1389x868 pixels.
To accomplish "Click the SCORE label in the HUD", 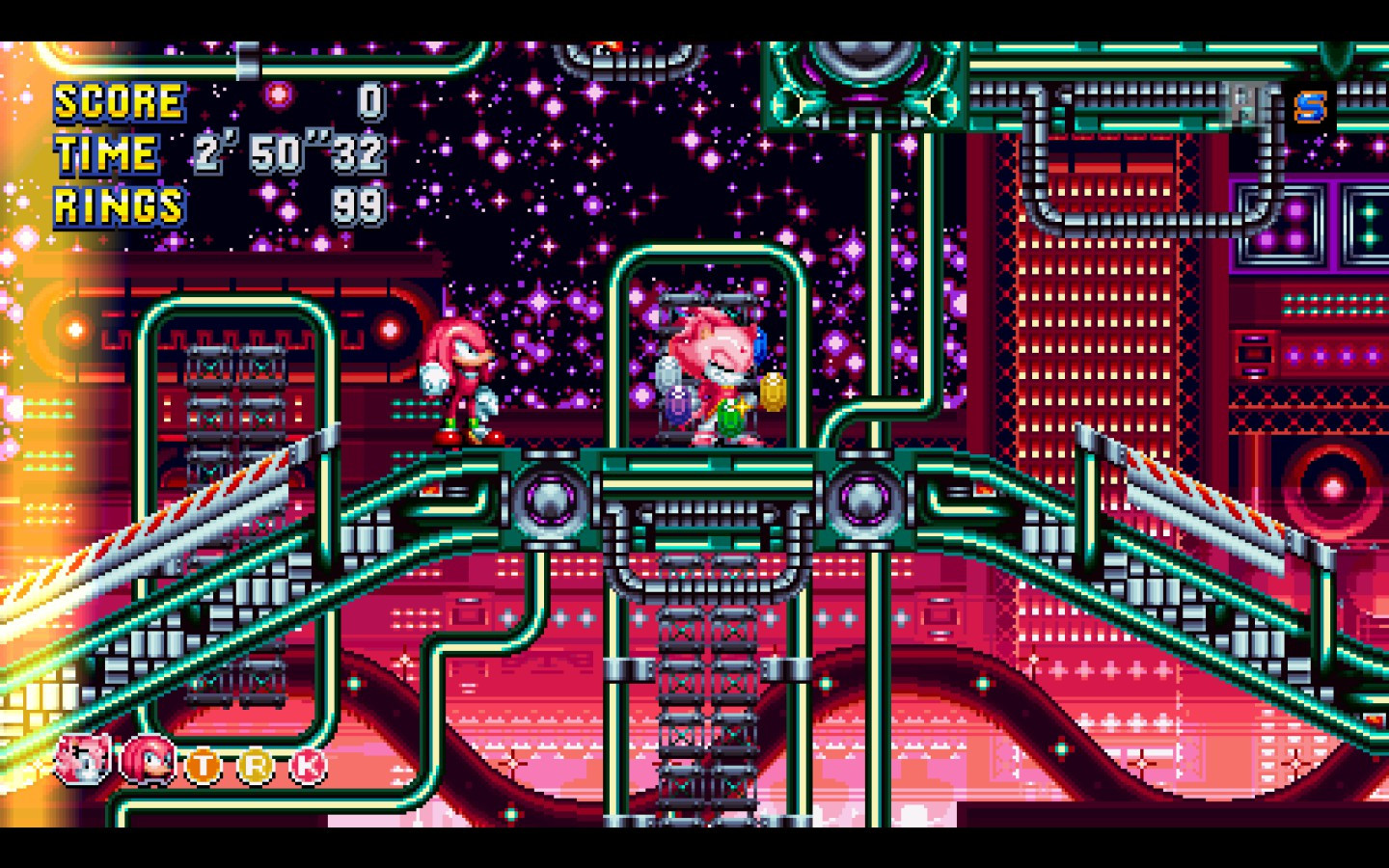I will (118, 100).
